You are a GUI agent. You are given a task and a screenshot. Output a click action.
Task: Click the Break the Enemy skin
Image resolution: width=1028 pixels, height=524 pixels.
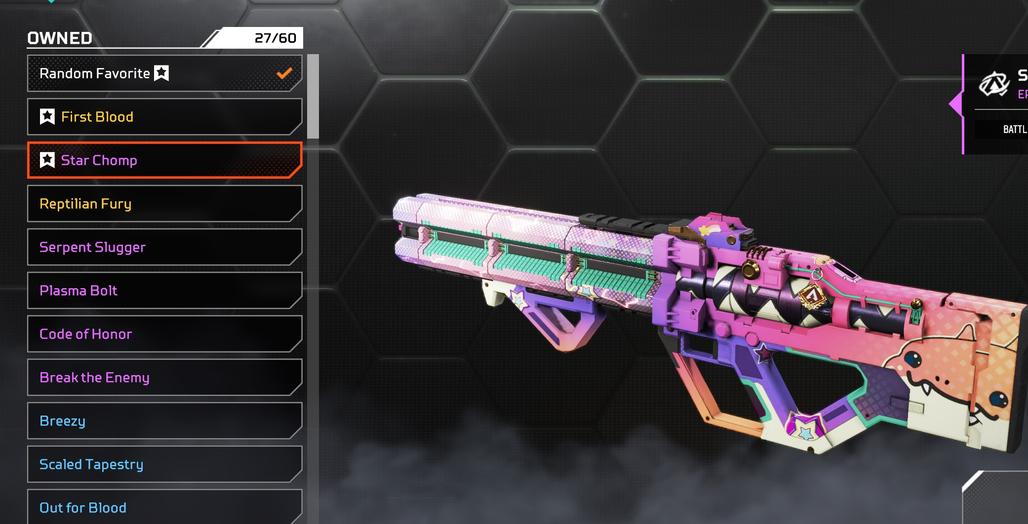164,378
